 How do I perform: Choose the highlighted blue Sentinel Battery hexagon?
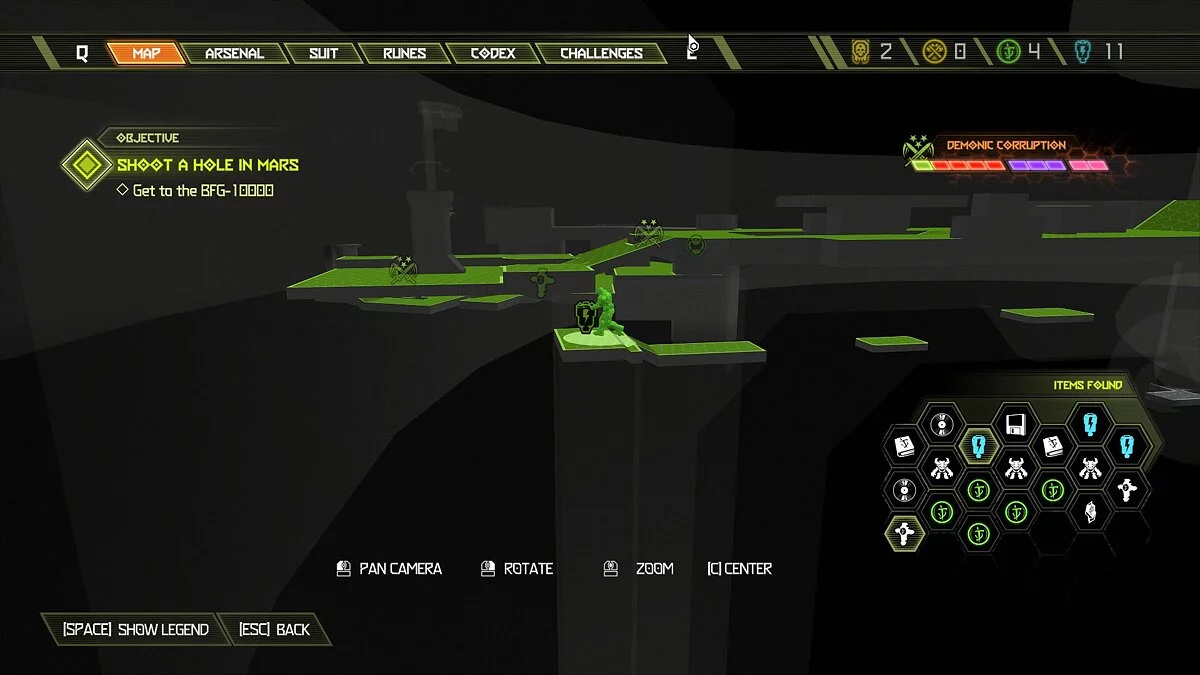(x=978, y=446)
